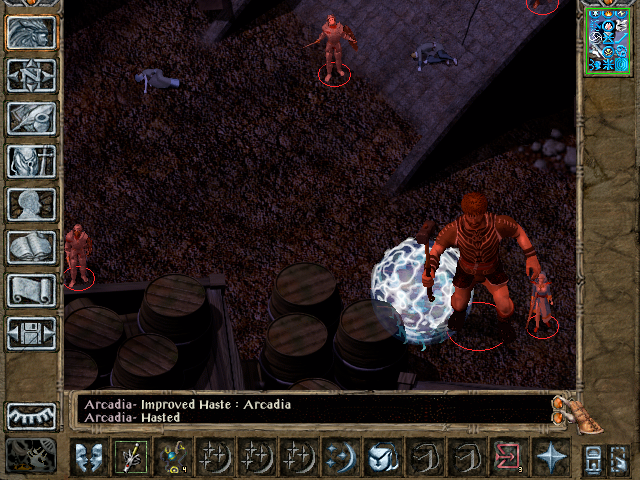
Task: Open the options floppy disk button
Action: 32,333
